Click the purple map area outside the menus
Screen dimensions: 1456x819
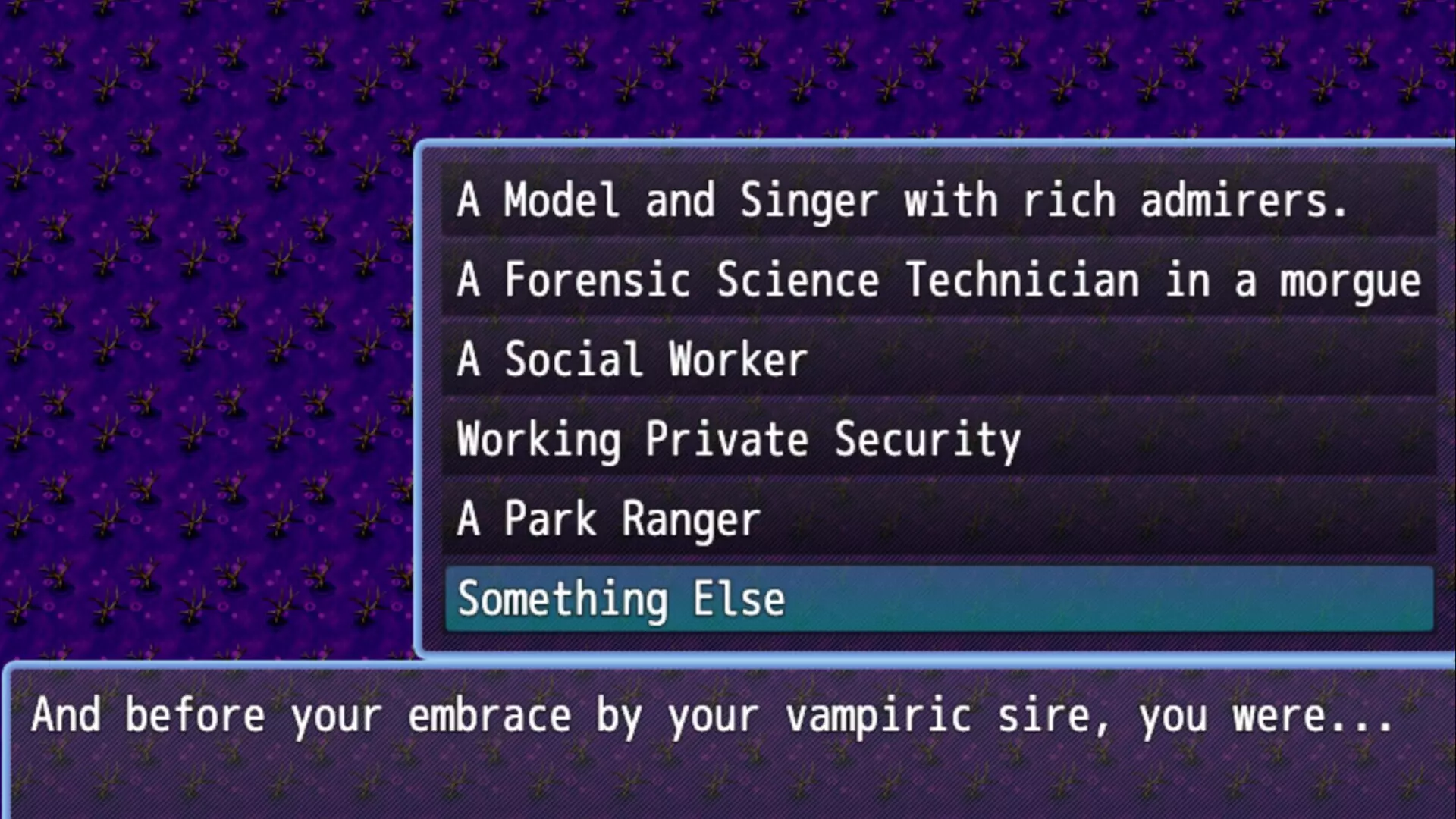(x=205, y=341)
